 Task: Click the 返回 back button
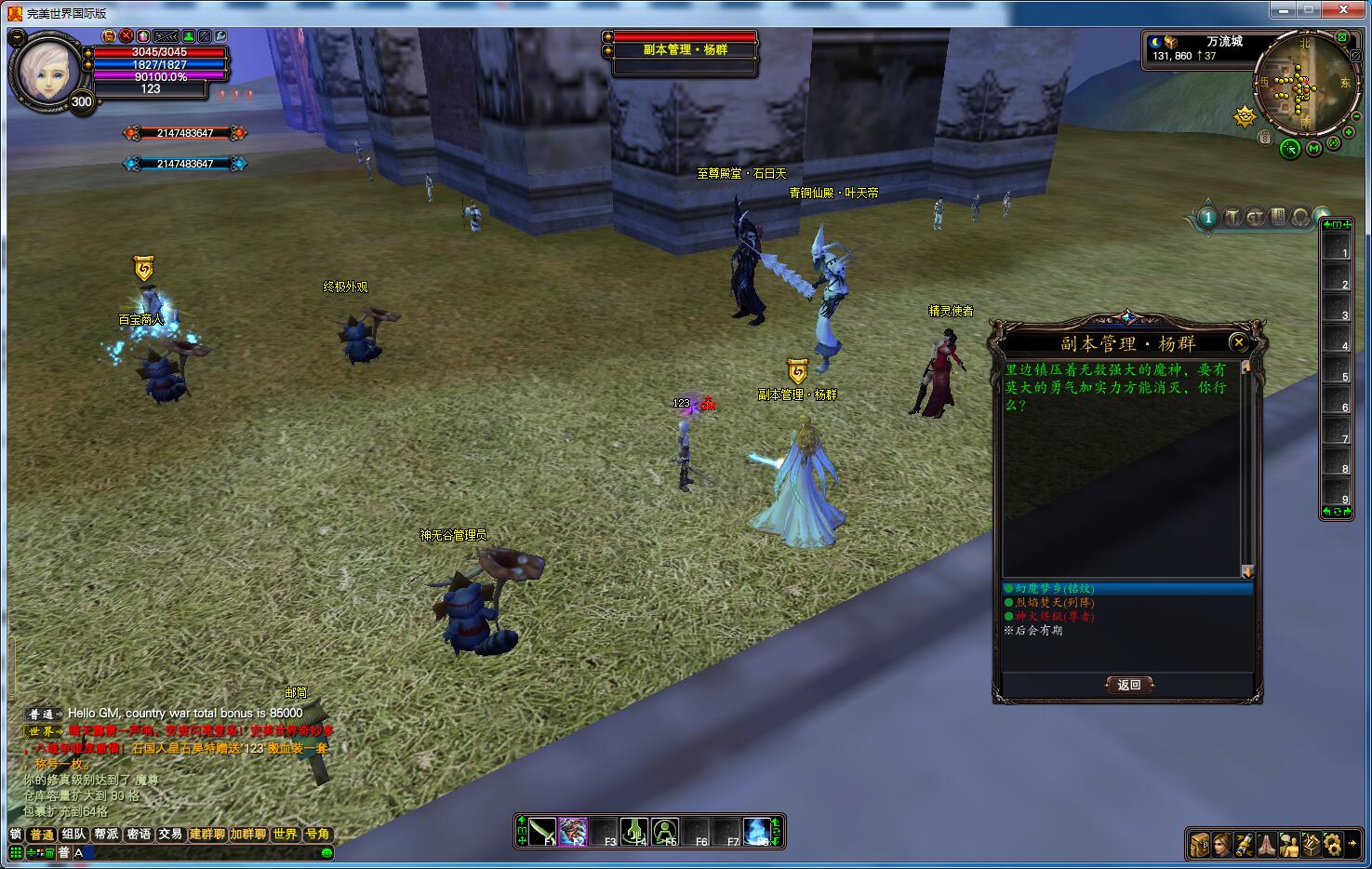click(x=1129, y=685)
